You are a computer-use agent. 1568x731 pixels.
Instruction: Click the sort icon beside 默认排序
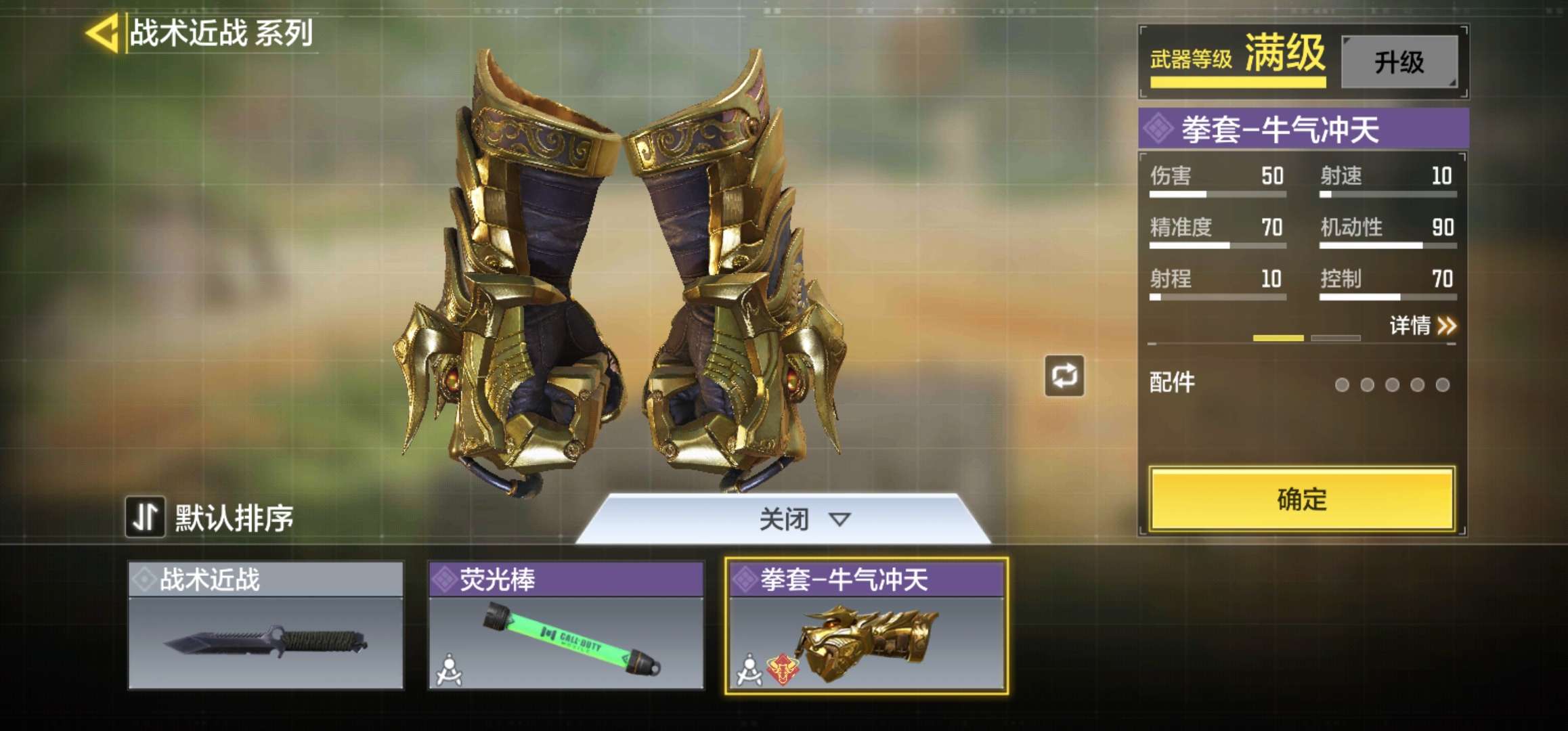(144, 516)
